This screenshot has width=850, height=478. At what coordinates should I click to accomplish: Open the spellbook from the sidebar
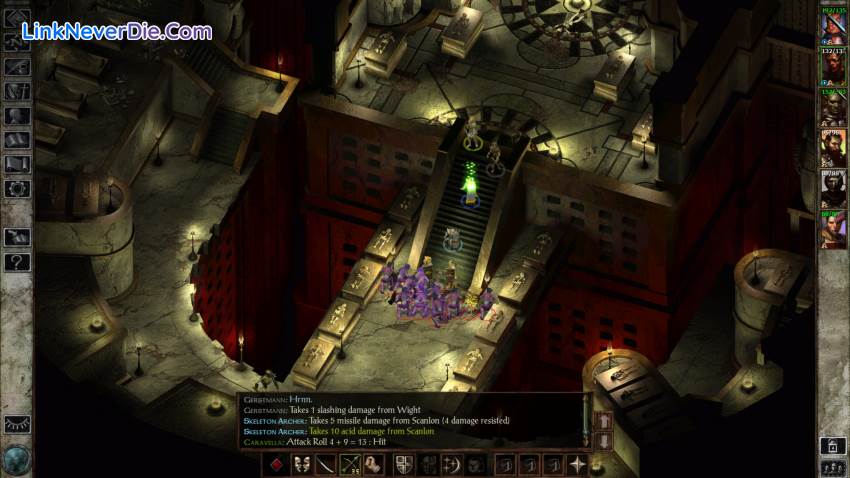17,140
